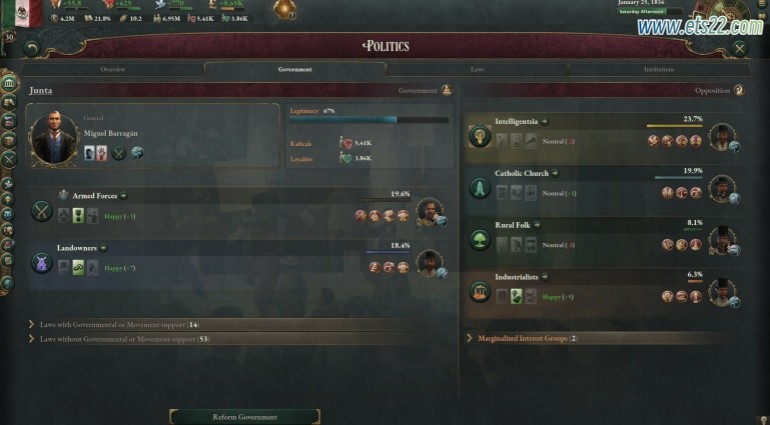The image size is (770, 425).
Task: Click the Landowners leader portrait
Action: point(429,264)
